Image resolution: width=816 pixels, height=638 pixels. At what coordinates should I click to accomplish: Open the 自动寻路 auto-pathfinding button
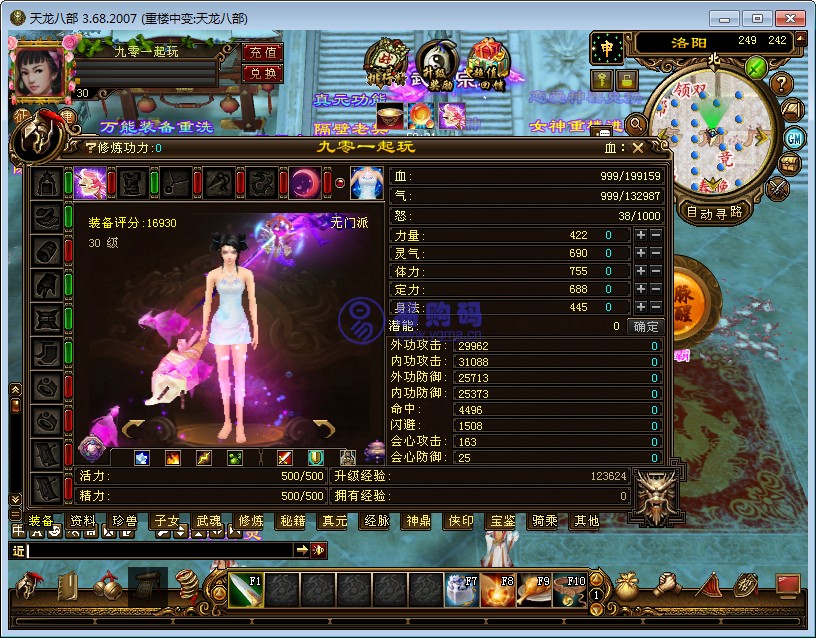tap(714, 212)
